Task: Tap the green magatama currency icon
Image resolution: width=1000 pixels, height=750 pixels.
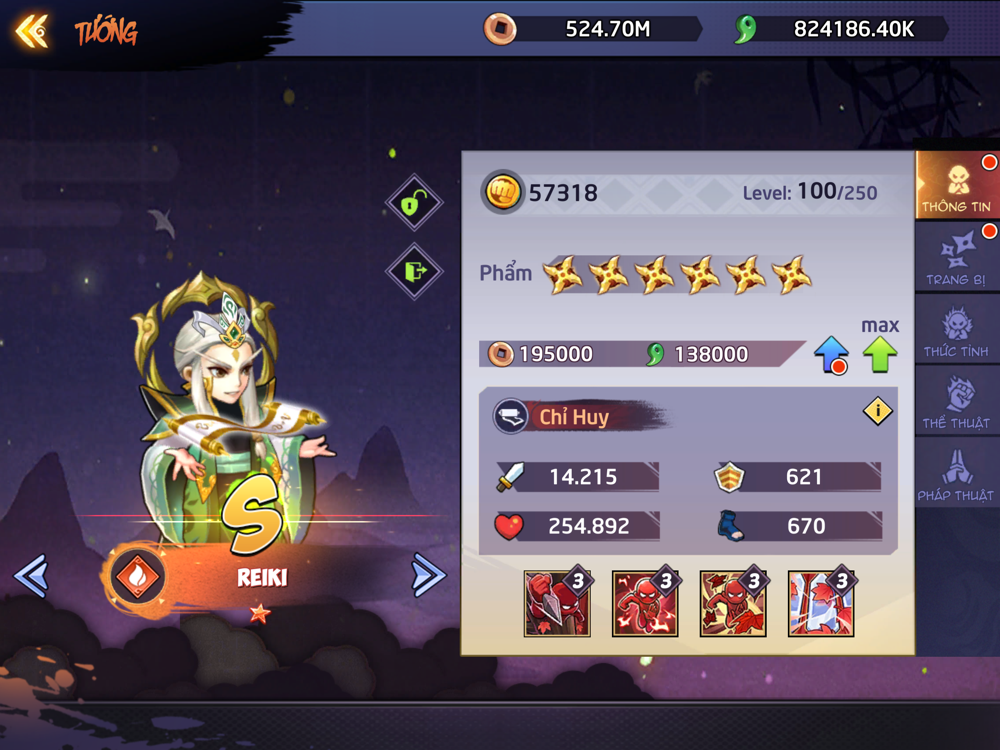Action: click(745, 29)
